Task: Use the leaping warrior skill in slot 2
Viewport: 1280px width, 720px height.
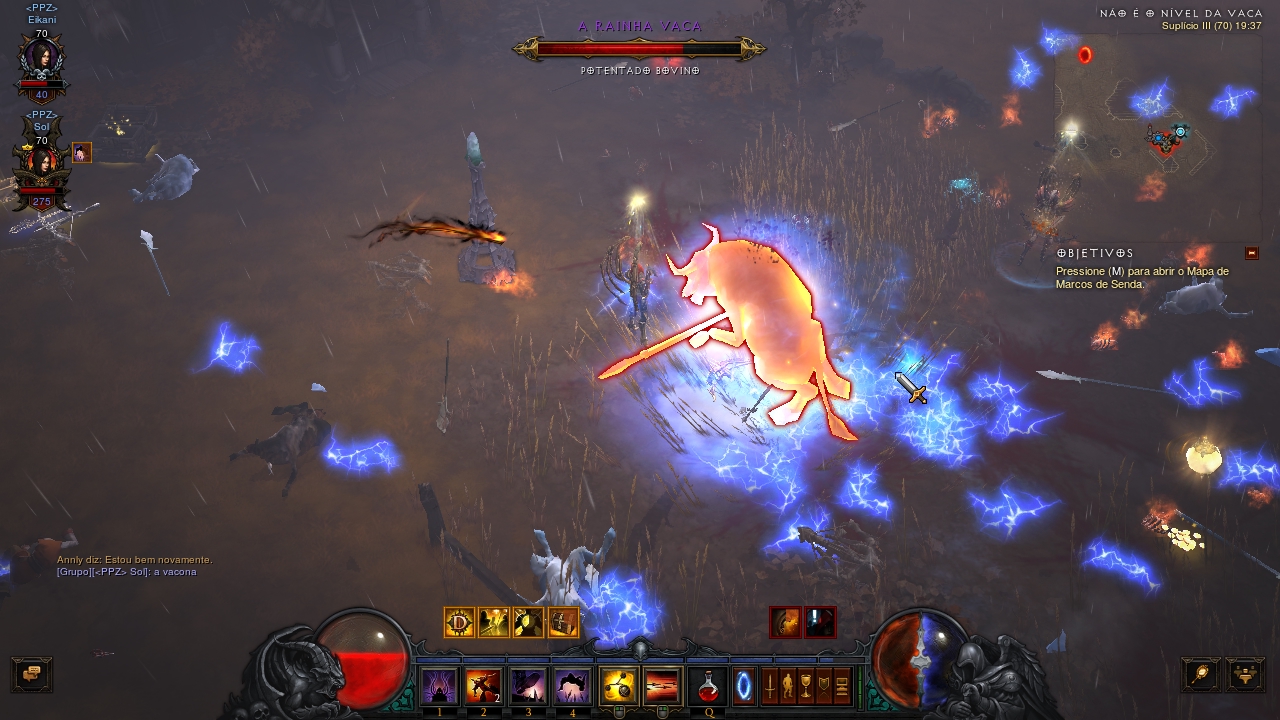Action: click(484, 686)
